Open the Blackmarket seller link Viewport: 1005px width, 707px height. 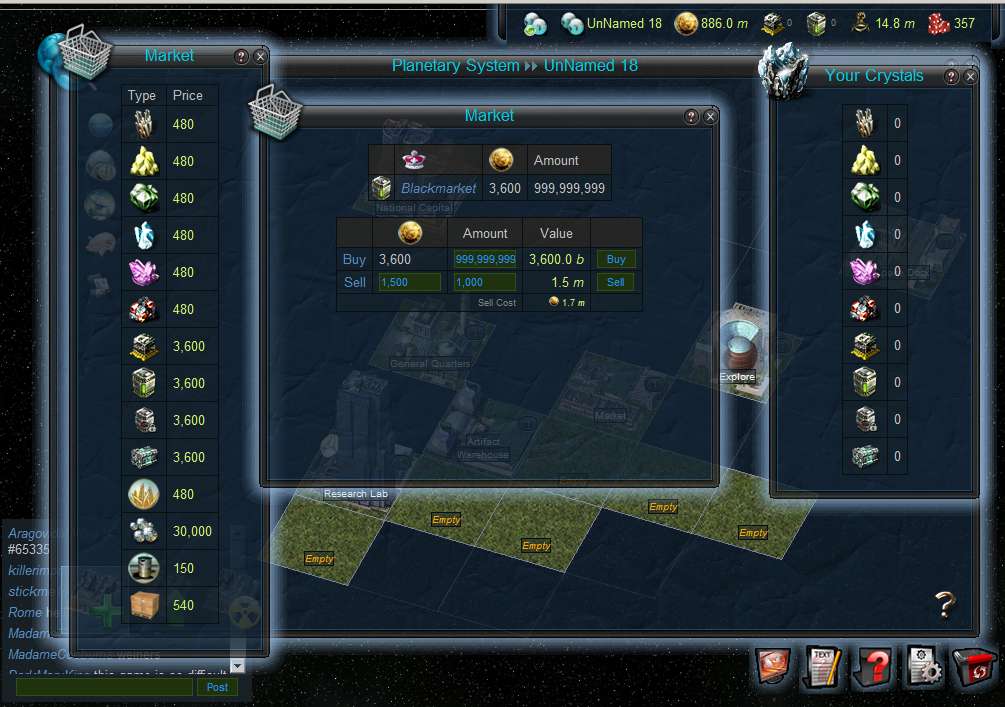point(440,188)
